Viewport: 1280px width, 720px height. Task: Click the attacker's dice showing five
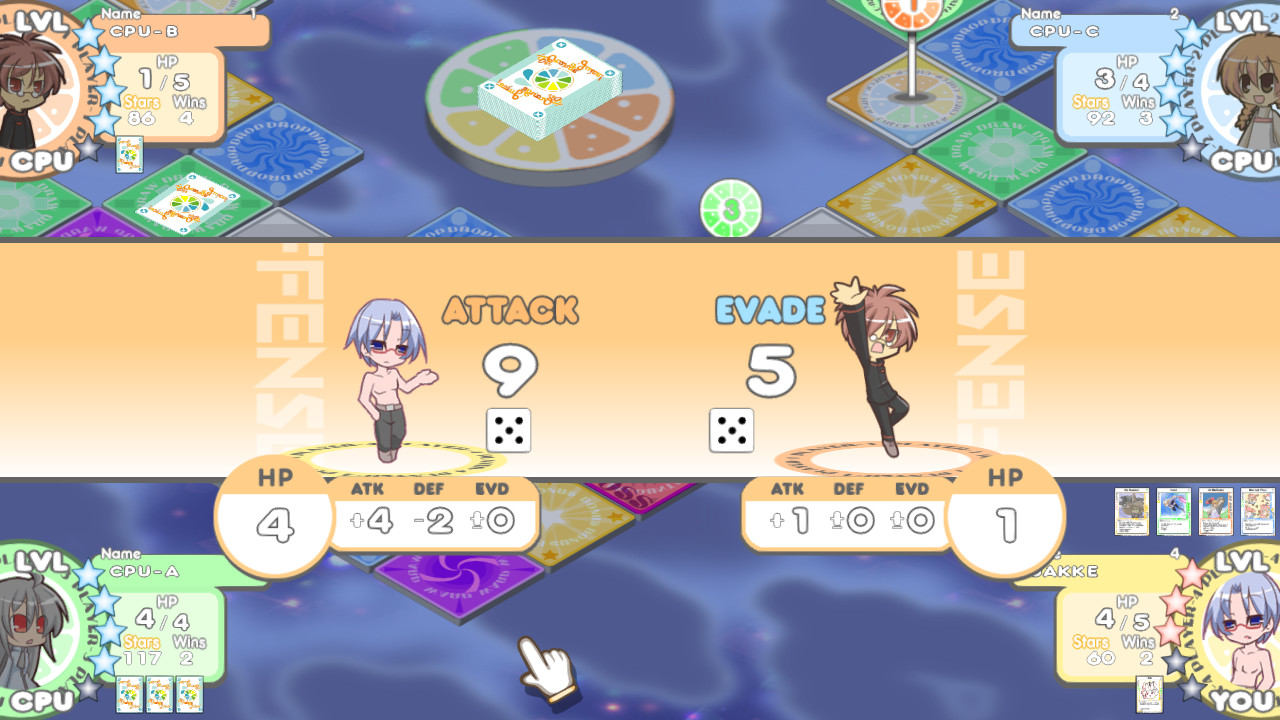(507, 430)
